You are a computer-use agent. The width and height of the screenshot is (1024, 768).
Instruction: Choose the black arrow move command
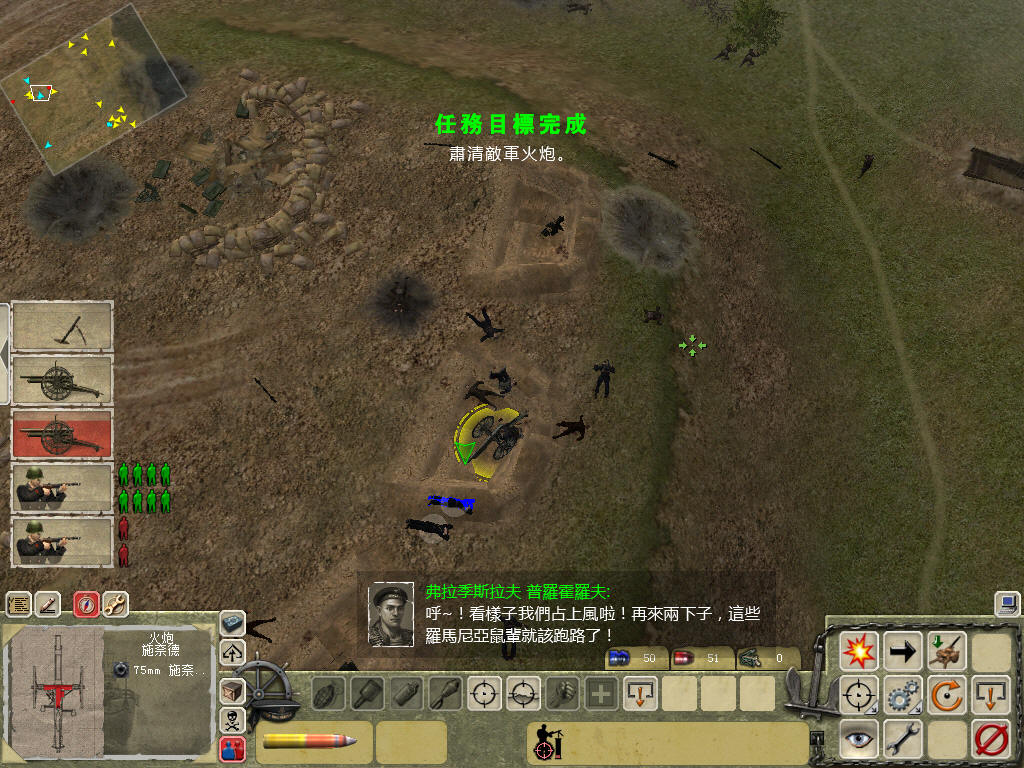pyautogui.click(x=903, y=651)
